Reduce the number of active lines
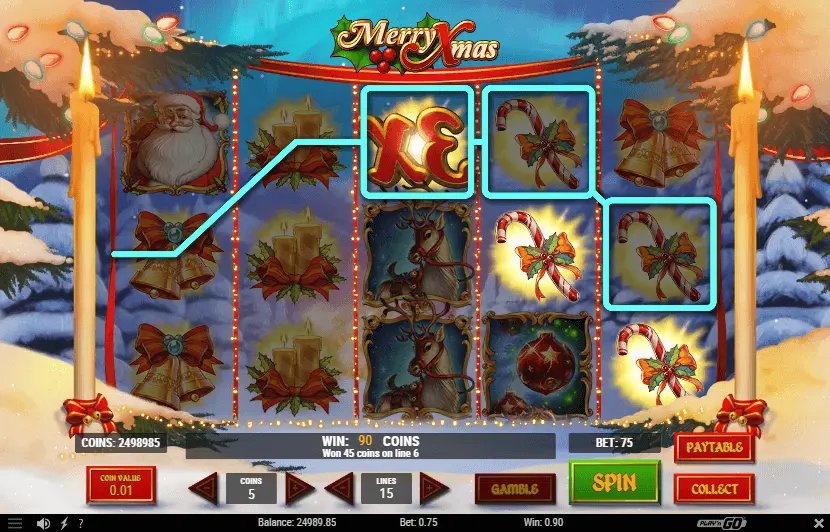Screen dimensions: 830x532 [x=340, y=489]
